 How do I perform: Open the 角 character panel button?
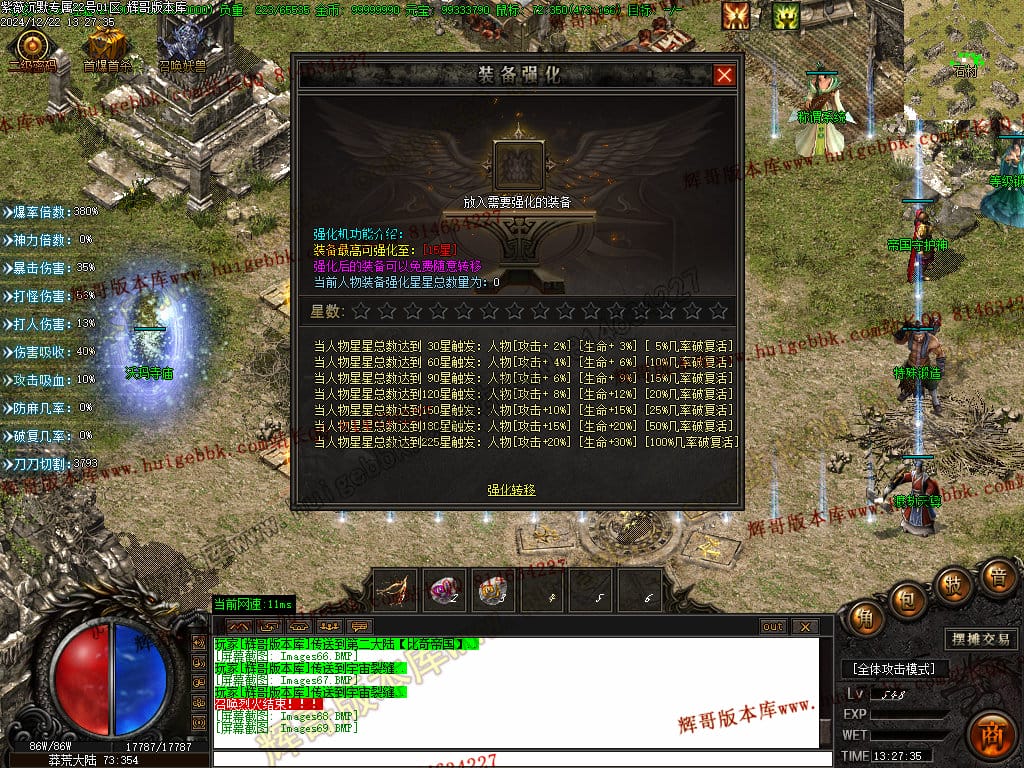pyautogui.click(x=865, y=619)
